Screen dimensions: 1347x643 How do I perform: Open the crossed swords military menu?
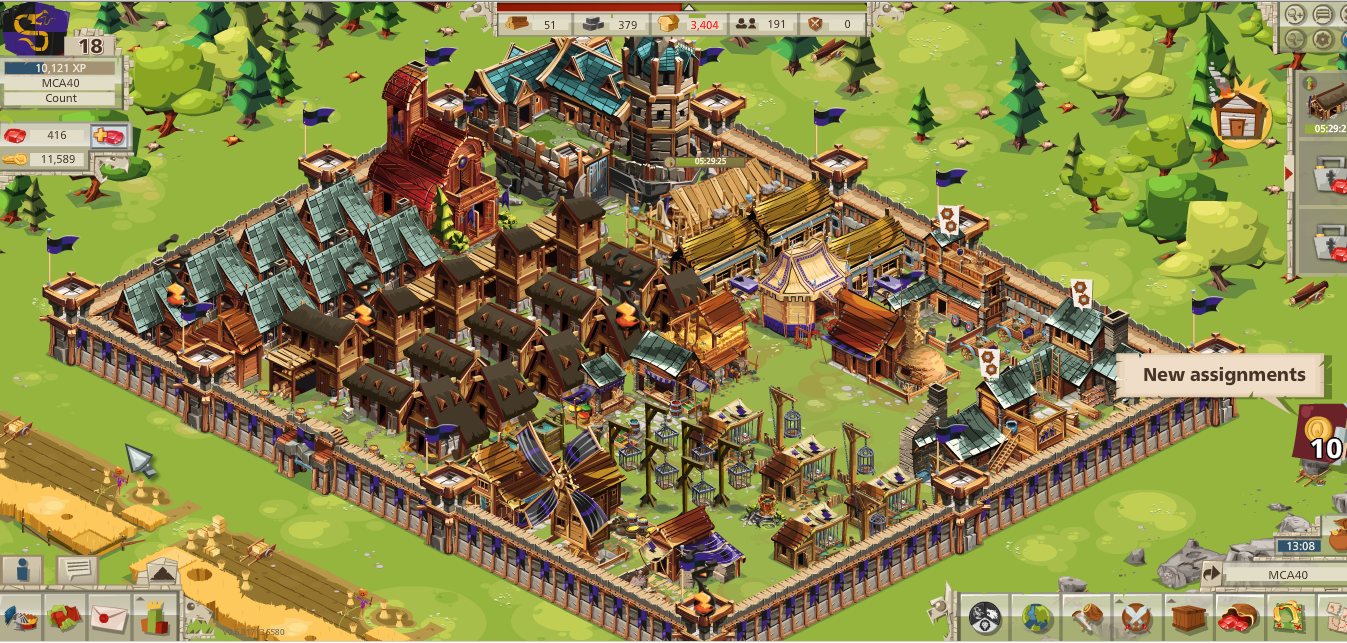click(x=1136, y=617)
